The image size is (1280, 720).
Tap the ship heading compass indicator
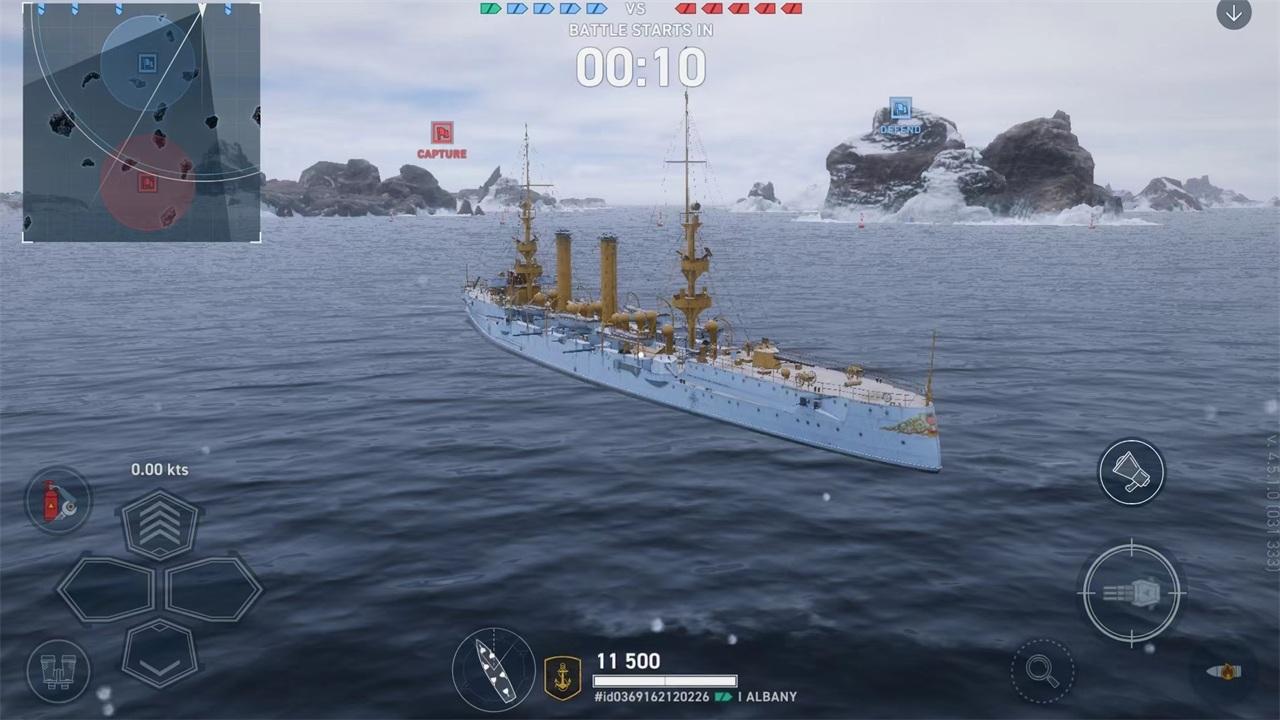pos(494,669)
